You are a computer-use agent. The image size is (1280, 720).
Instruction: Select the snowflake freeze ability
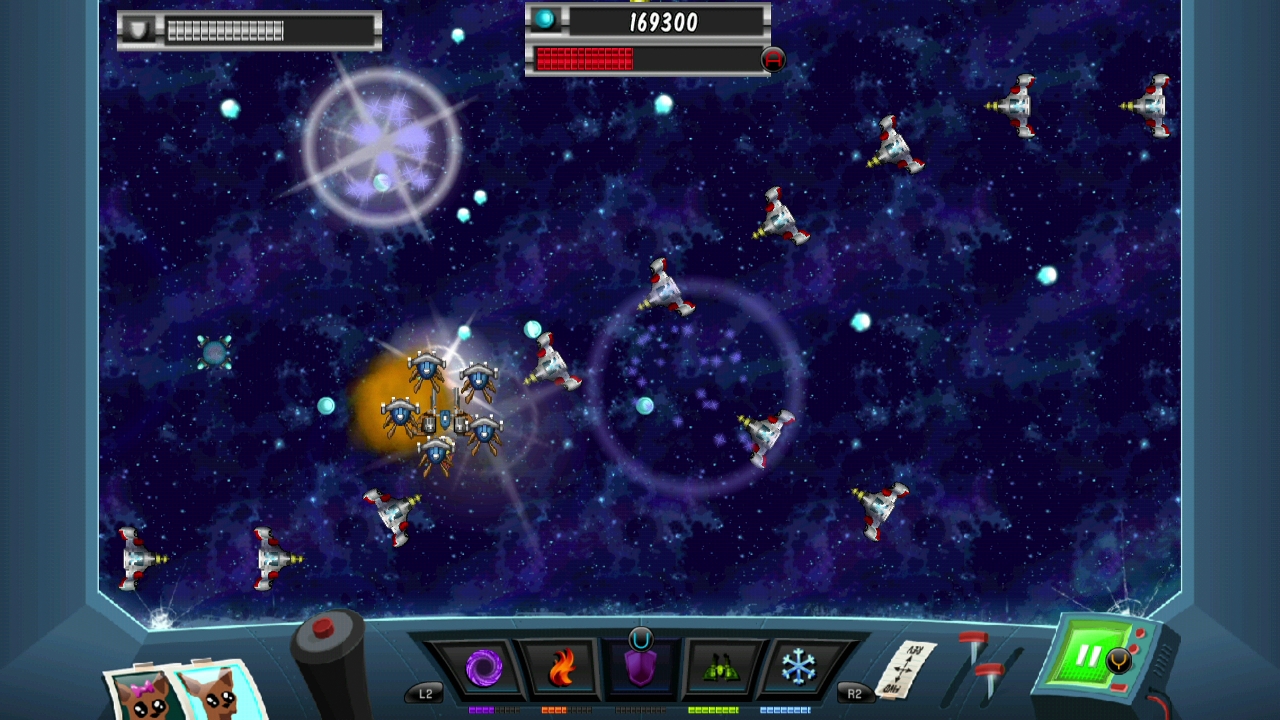pos(797,667)
